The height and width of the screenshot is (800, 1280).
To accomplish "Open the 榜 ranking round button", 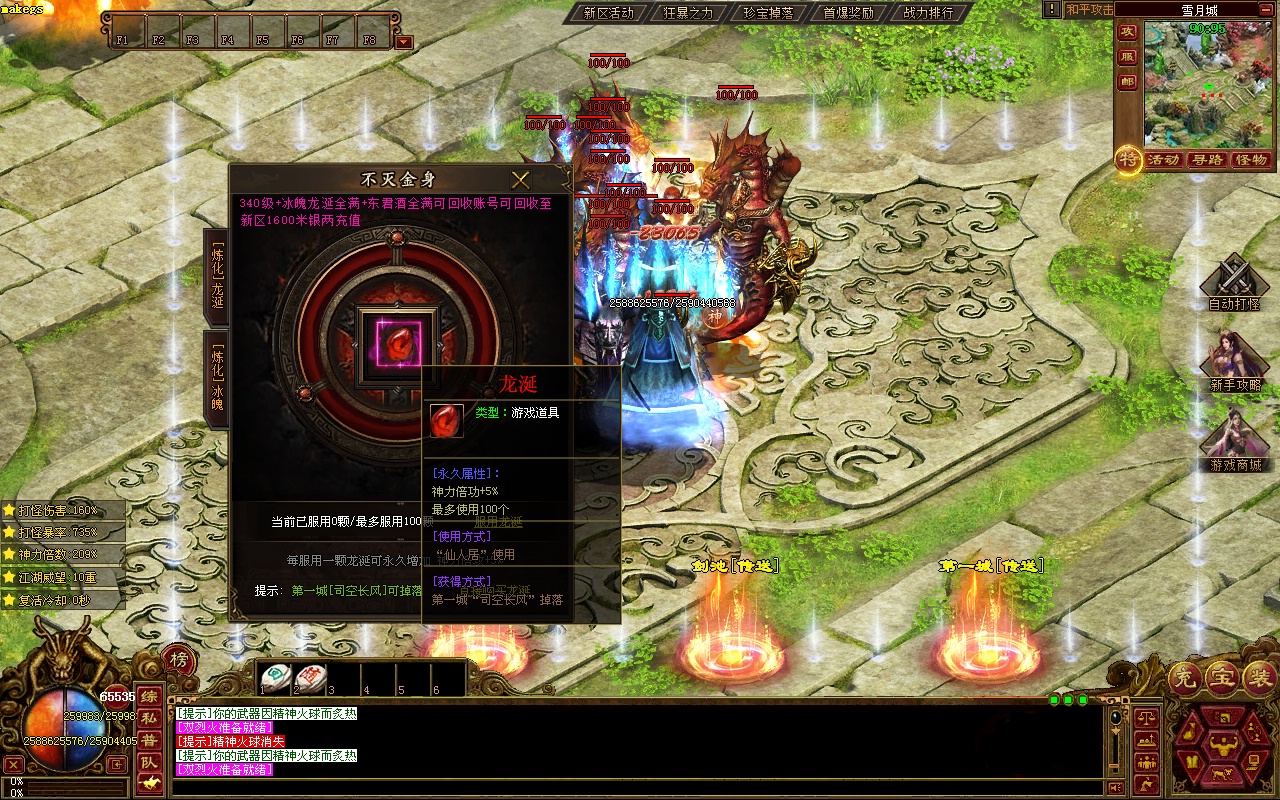I will click(x=178, y=659).
